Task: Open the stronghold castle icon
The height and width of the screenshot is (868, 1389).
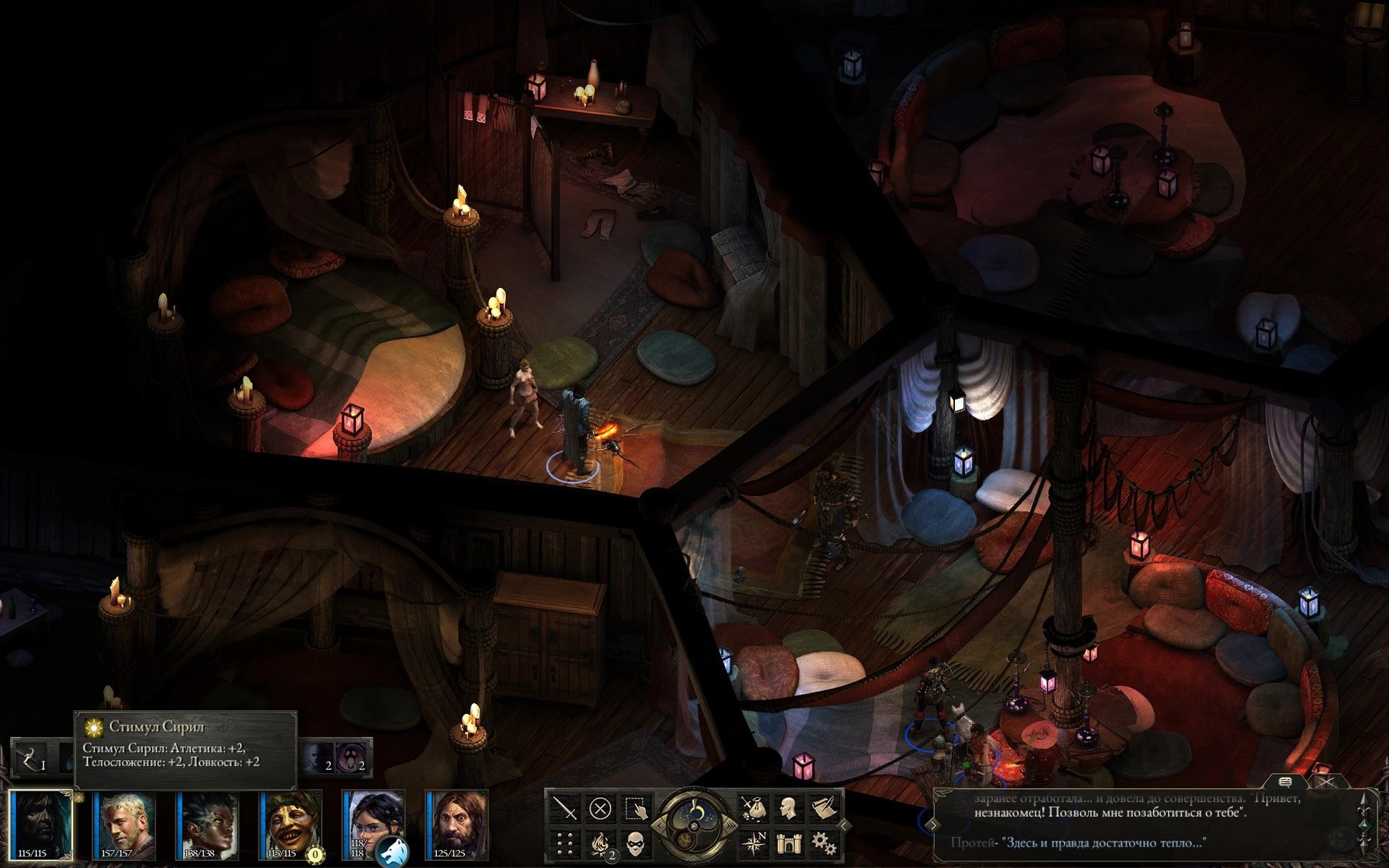Action: pos(788,844)
